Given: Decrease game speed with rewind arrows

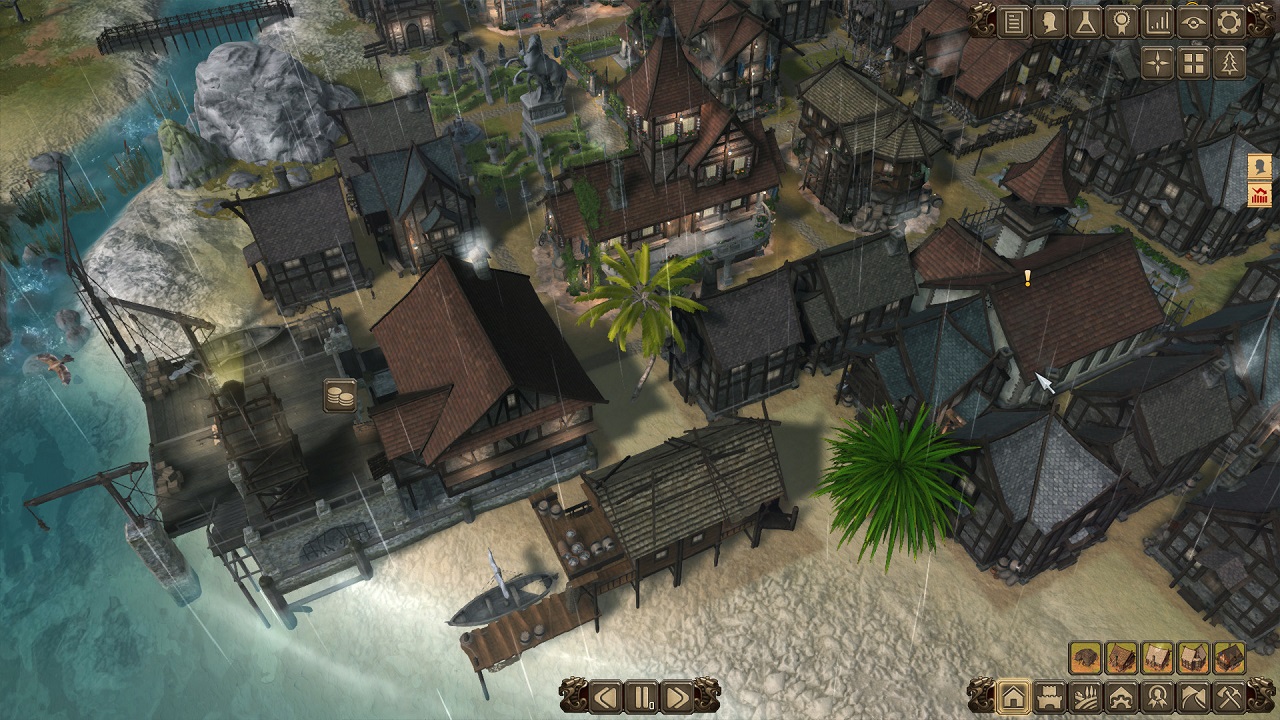Looking at the screenshot, I should point(604,696).
